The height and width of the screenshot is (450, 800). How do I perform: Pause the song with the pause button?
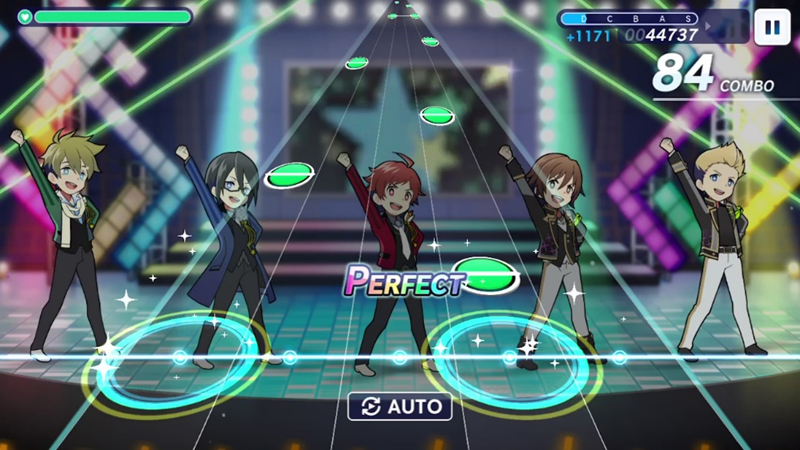[771, 26]
